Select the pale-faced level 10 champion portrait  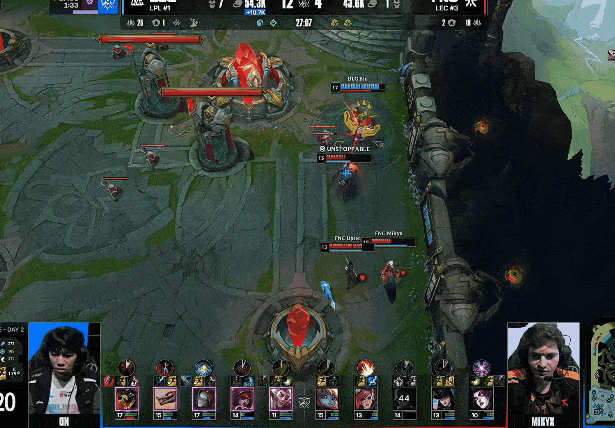coord(481,399)
